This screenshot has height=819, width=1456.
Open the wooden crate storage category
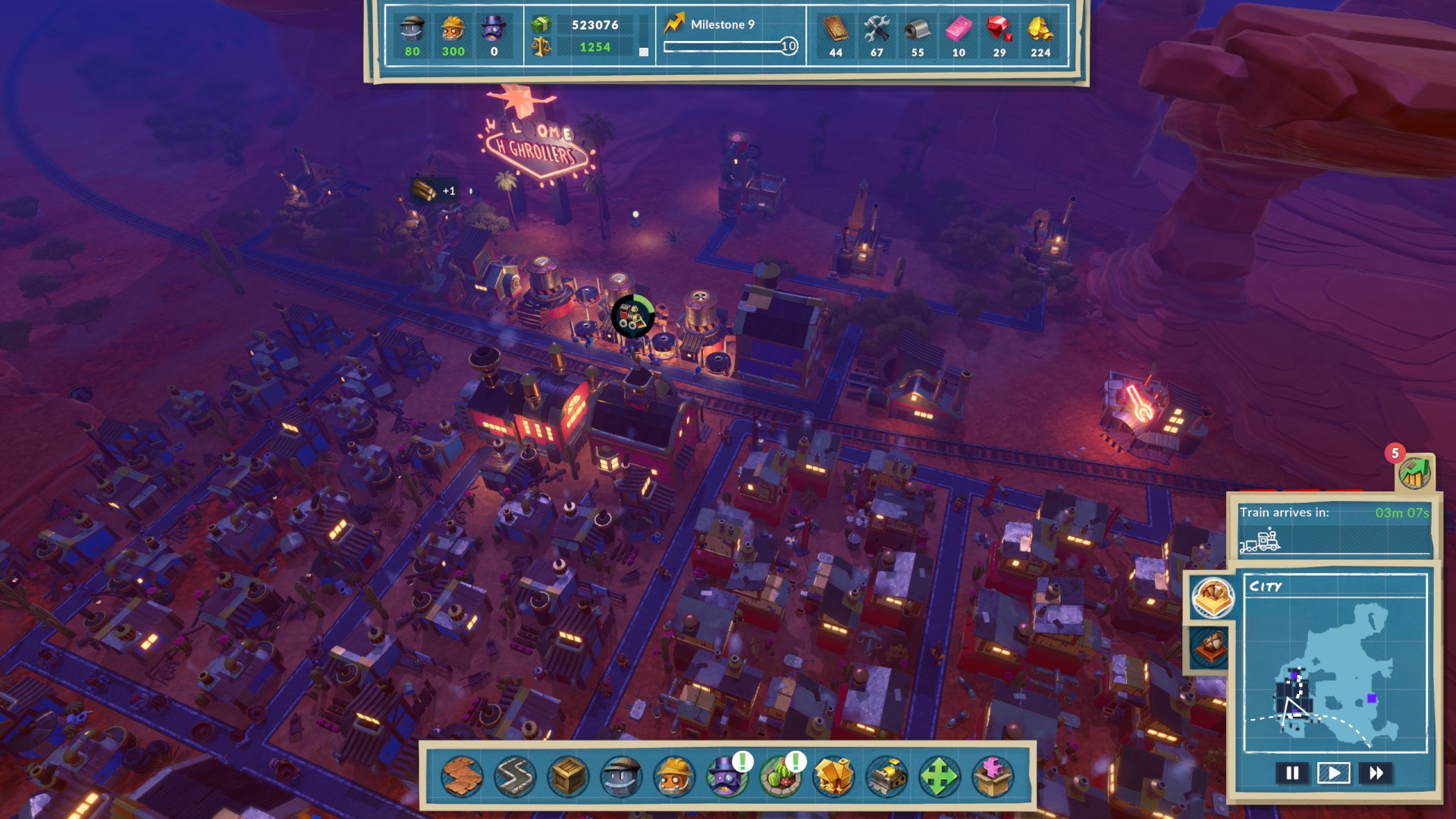point(568,776)
